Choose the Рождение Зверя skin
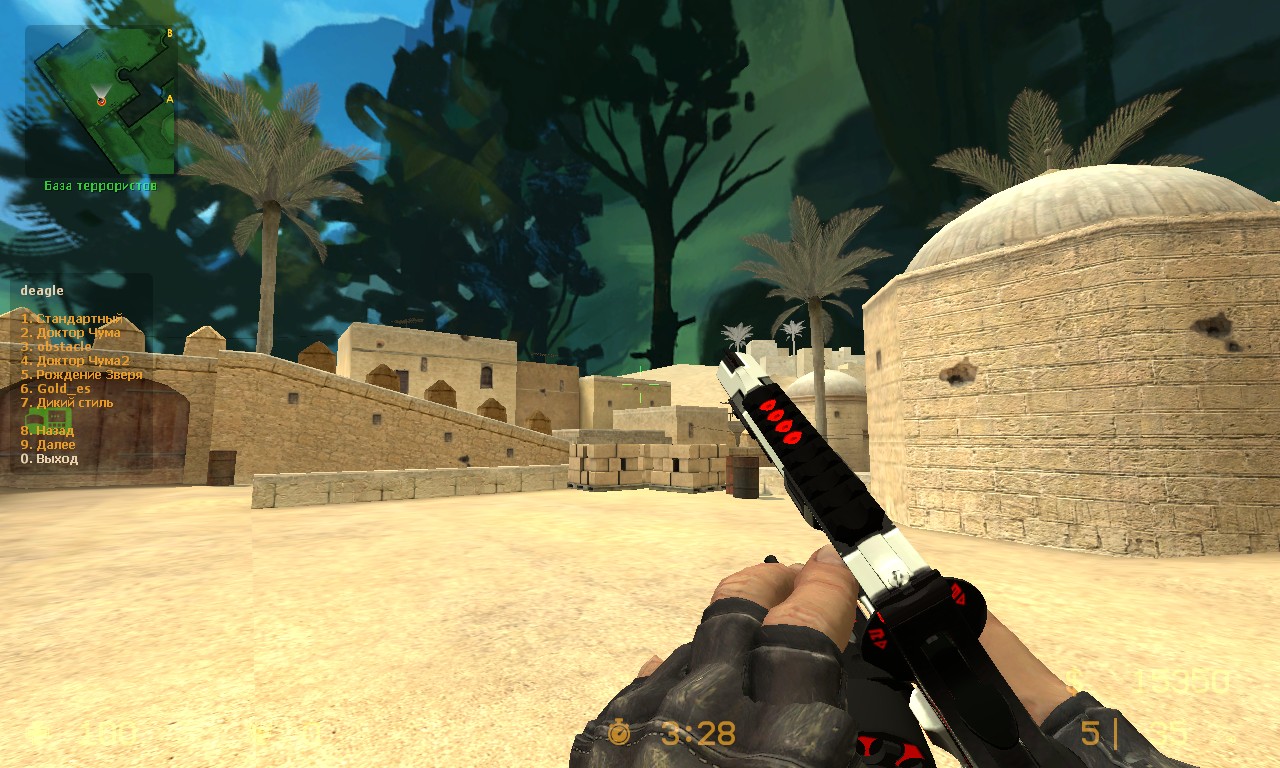Image resolution: width=1280 pixels, height=768 pixels. 82,375
